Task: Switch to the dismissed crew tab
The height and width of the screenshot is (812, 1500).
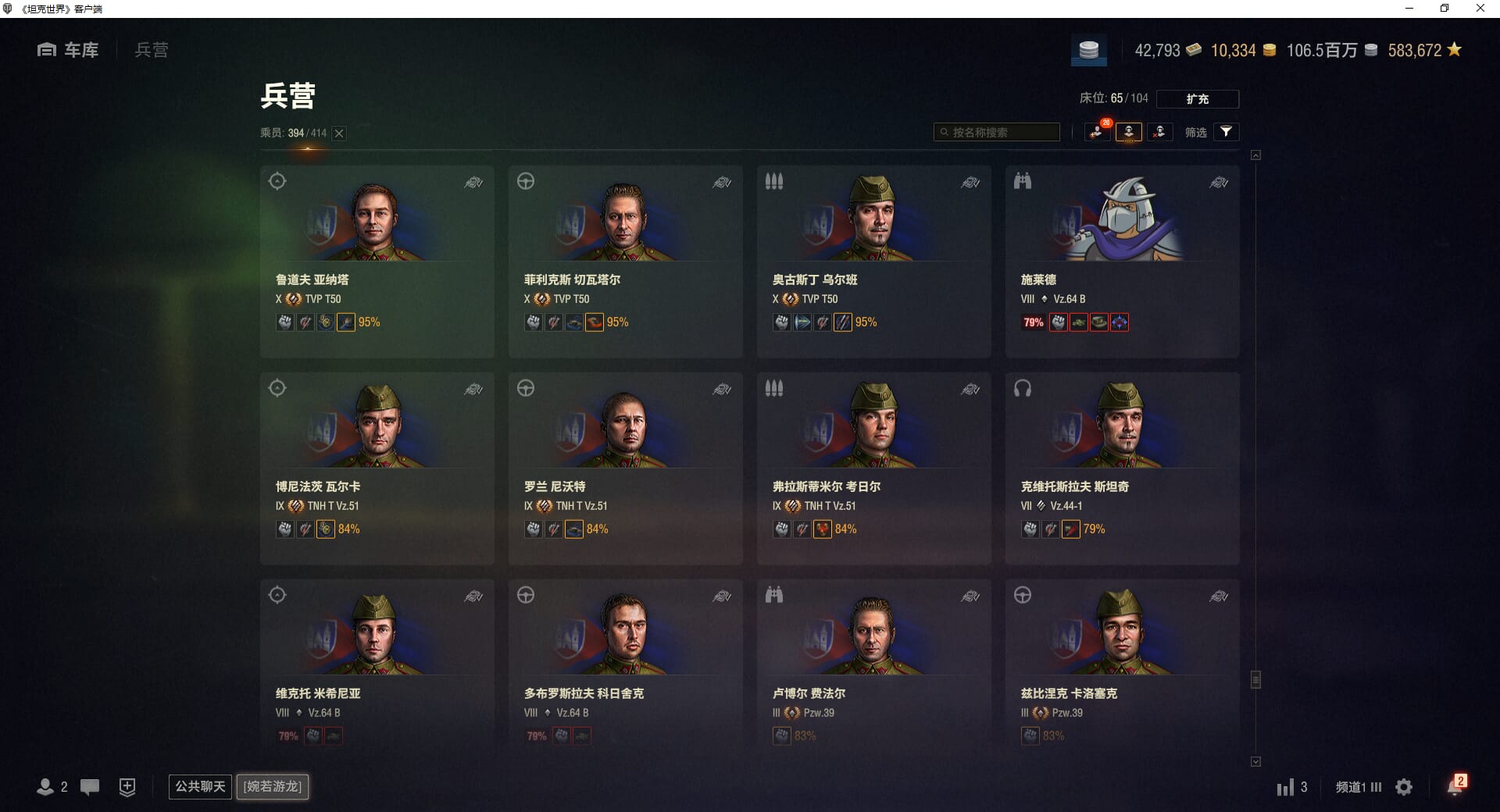Action: (1159, 132)
